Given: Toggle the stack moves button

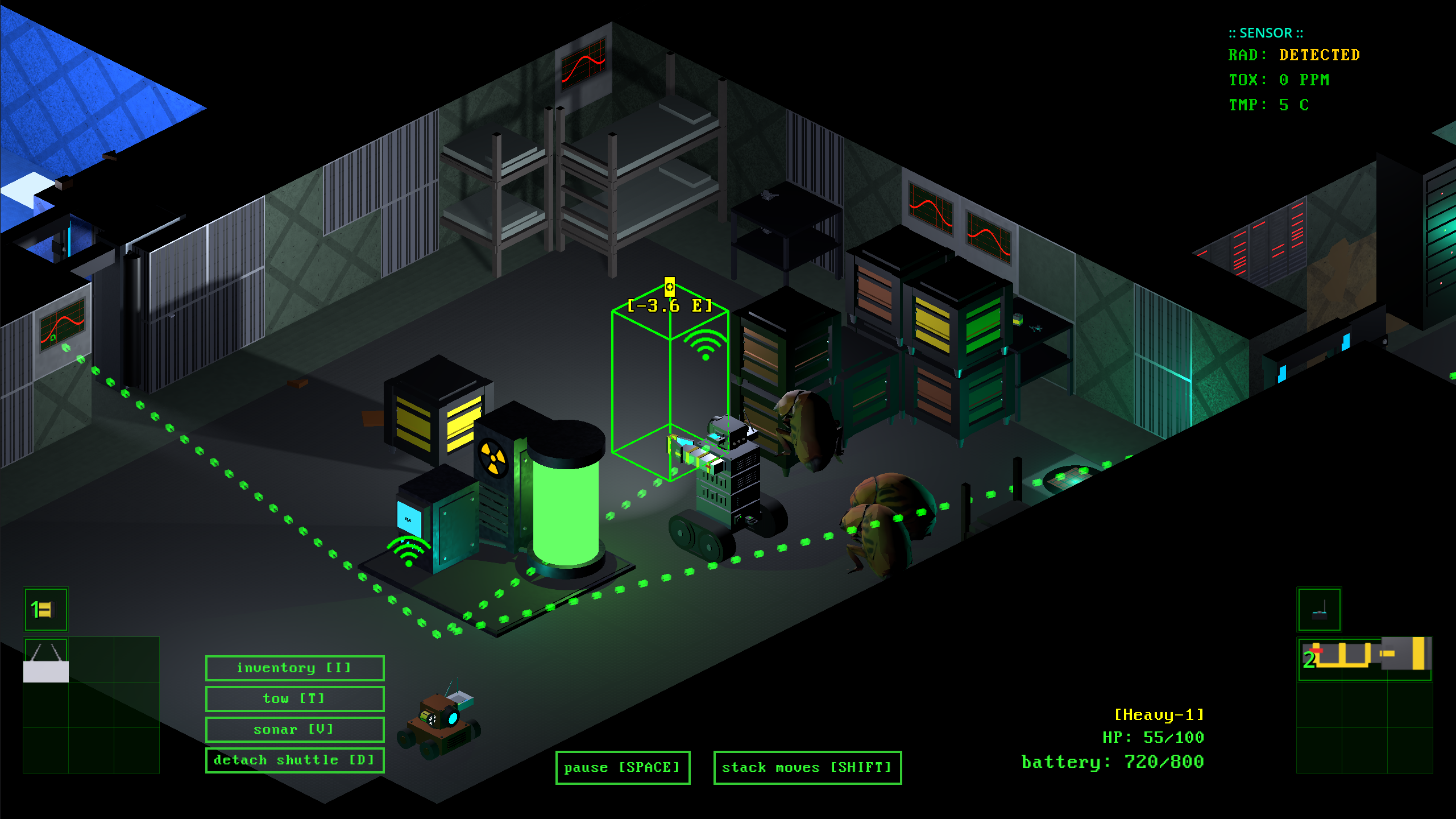Looking at the screenshot, I should coord(807,767).
